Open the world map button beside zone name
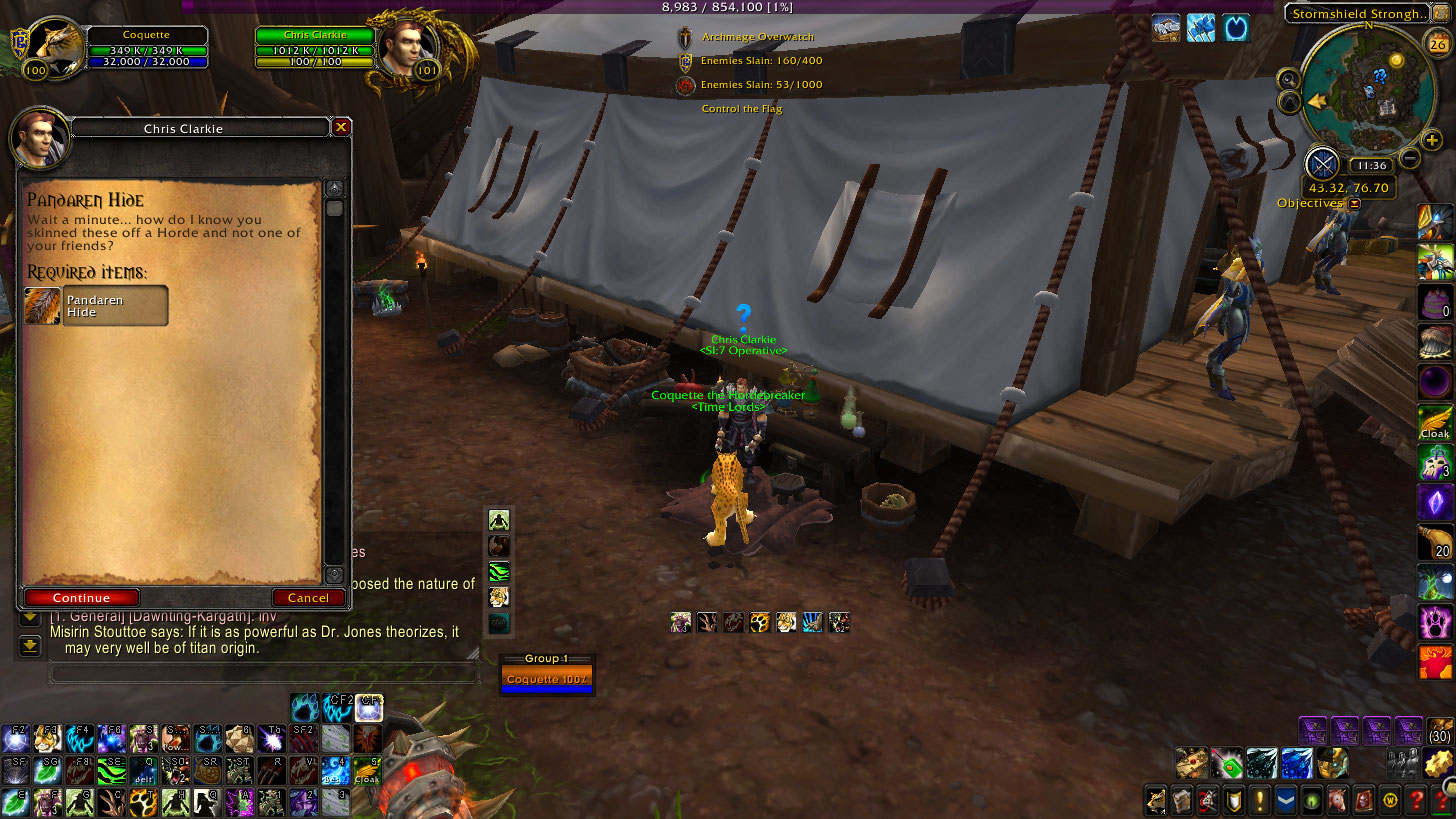Screen dimensions: 1456x819 (x=1441, y=14)
